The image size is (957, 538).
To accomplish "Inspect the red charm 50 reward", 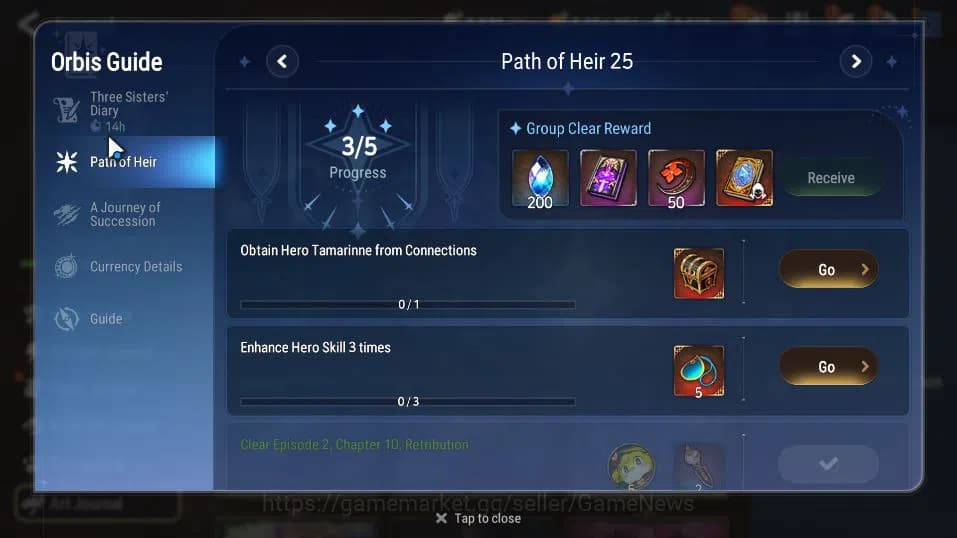I will pos(676,178).
